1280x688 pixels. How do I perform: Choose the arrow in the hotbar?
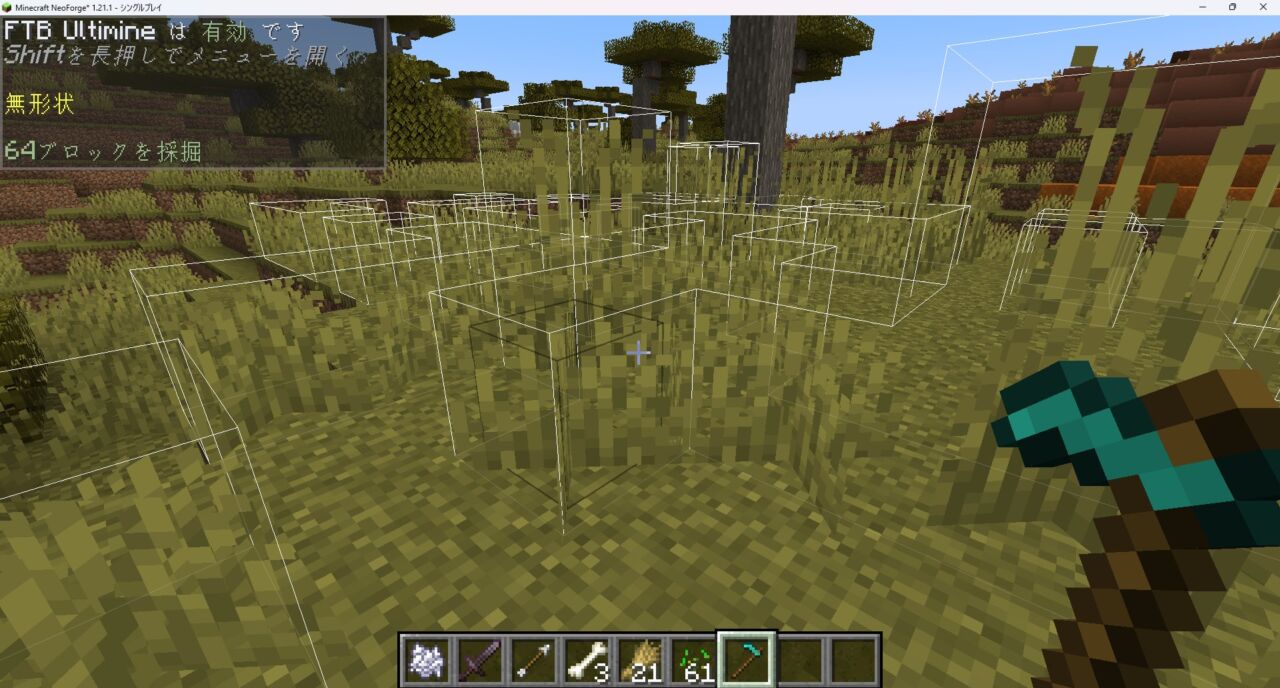pos(532,660)
